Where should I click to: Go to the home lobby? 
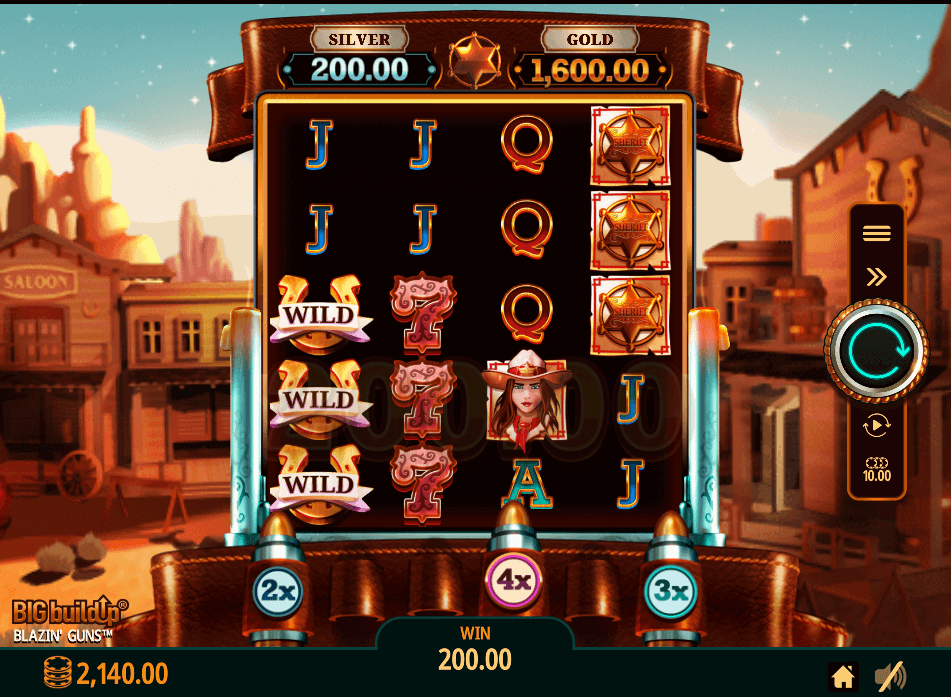tap(843, 675)
